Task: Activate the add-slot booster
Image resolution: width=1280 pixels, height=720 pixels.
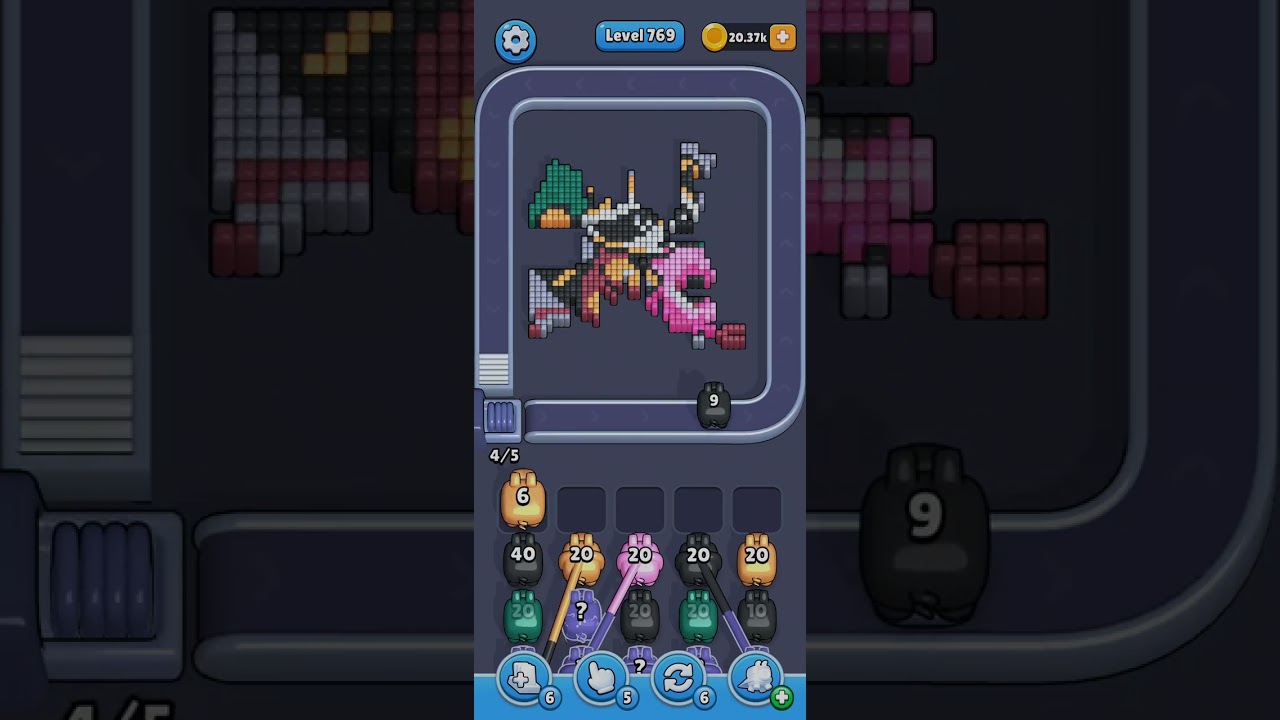Action: tap(523, 680)
